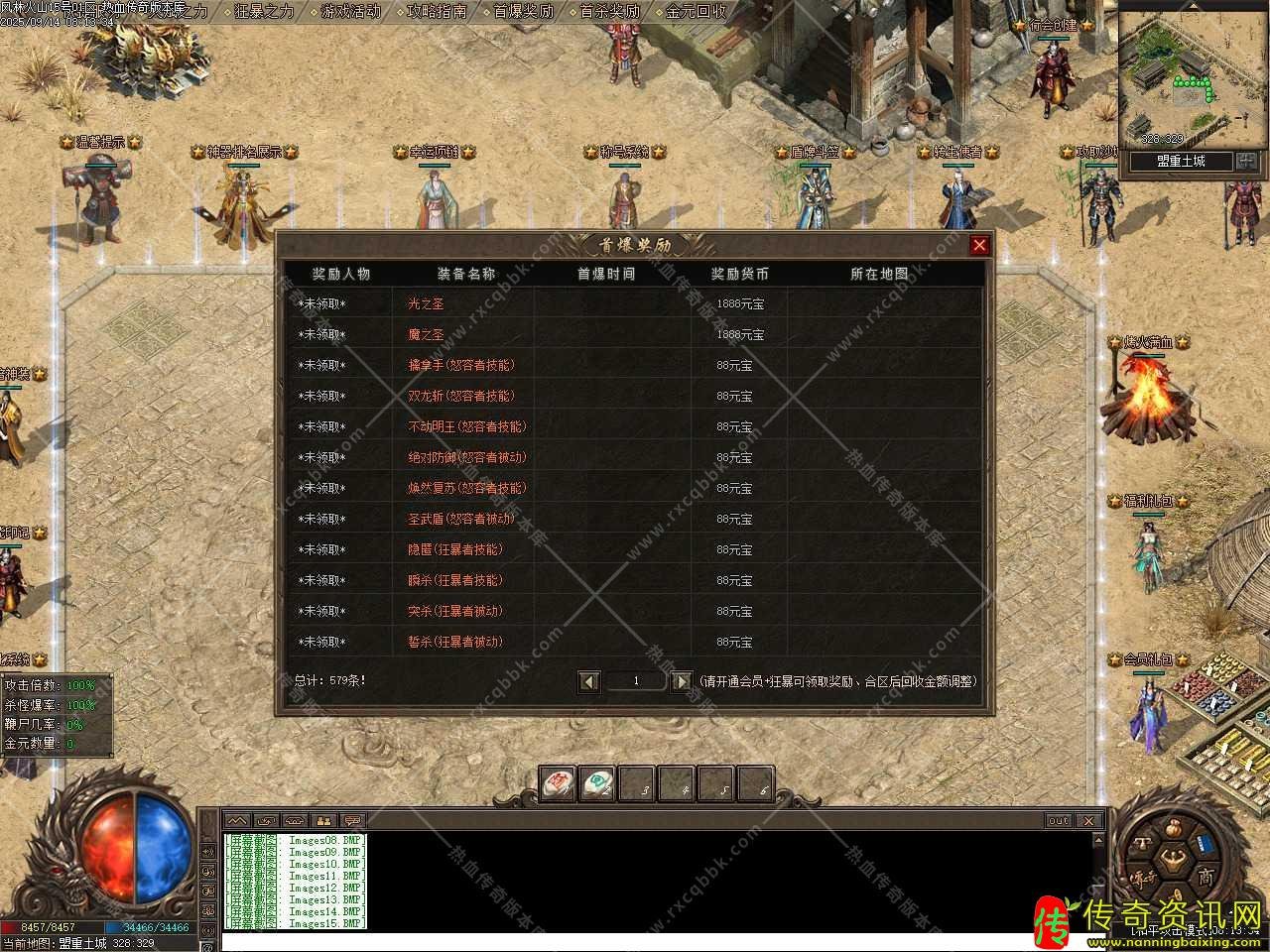The image size is (1270, 952).
Task: Use the first hotbar slot item
Action: (558, 783)
